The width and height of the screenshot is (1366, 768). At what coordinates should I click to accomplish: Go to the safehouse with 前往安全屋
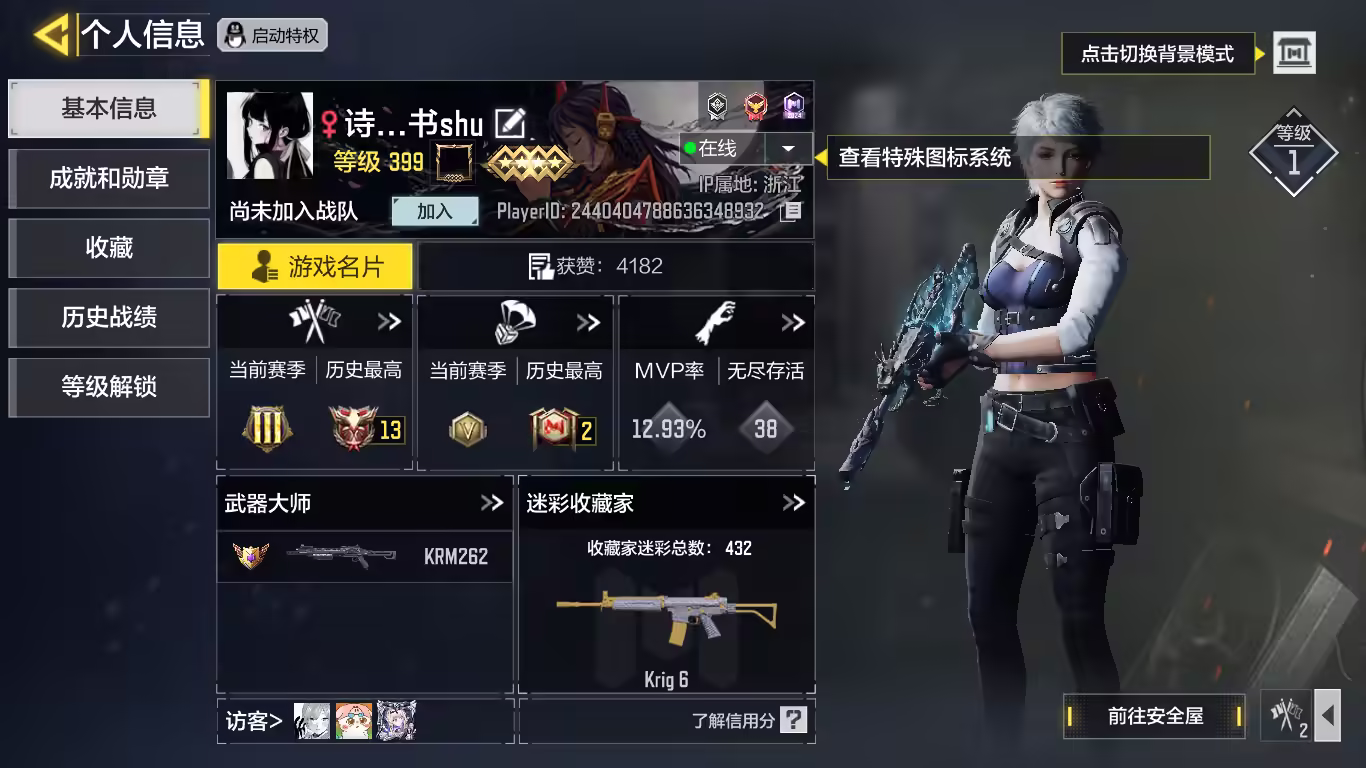point(1155,716)
